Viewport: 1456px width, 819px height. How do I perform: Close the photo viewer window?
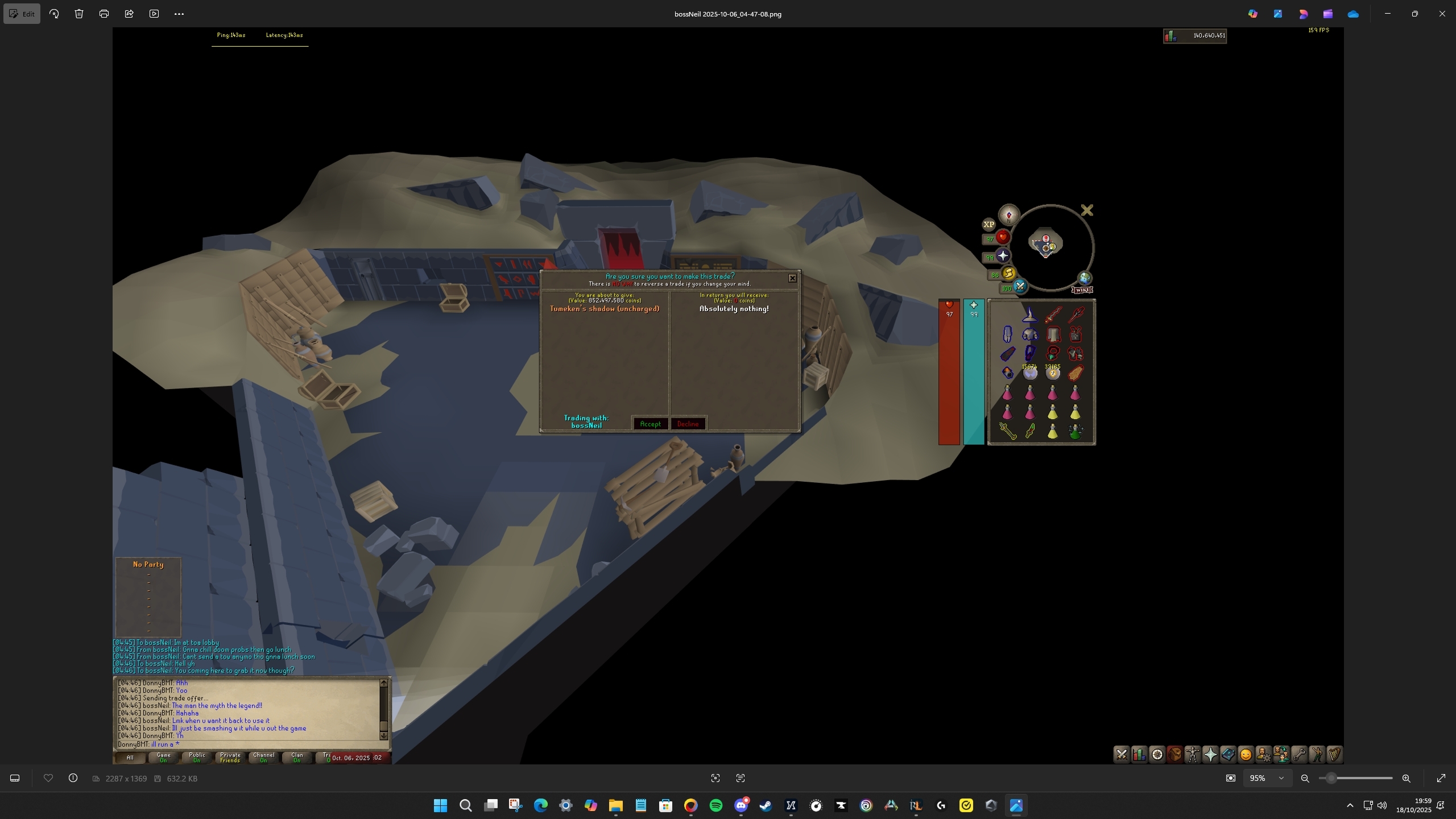pyautogui.click(x=1442, y=14)
